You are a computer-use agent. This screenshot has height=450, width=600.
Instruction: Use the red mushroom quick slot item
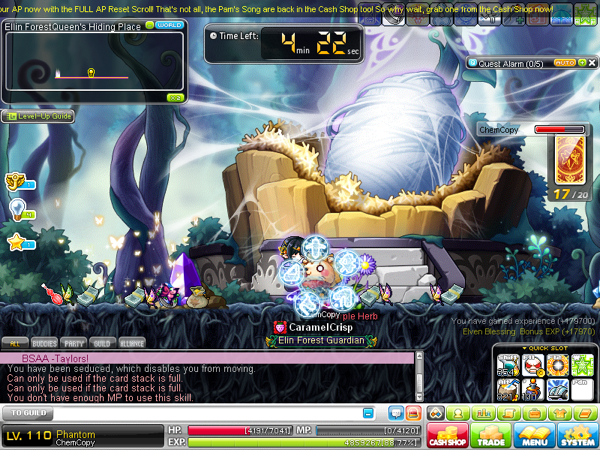pos(532,365)
